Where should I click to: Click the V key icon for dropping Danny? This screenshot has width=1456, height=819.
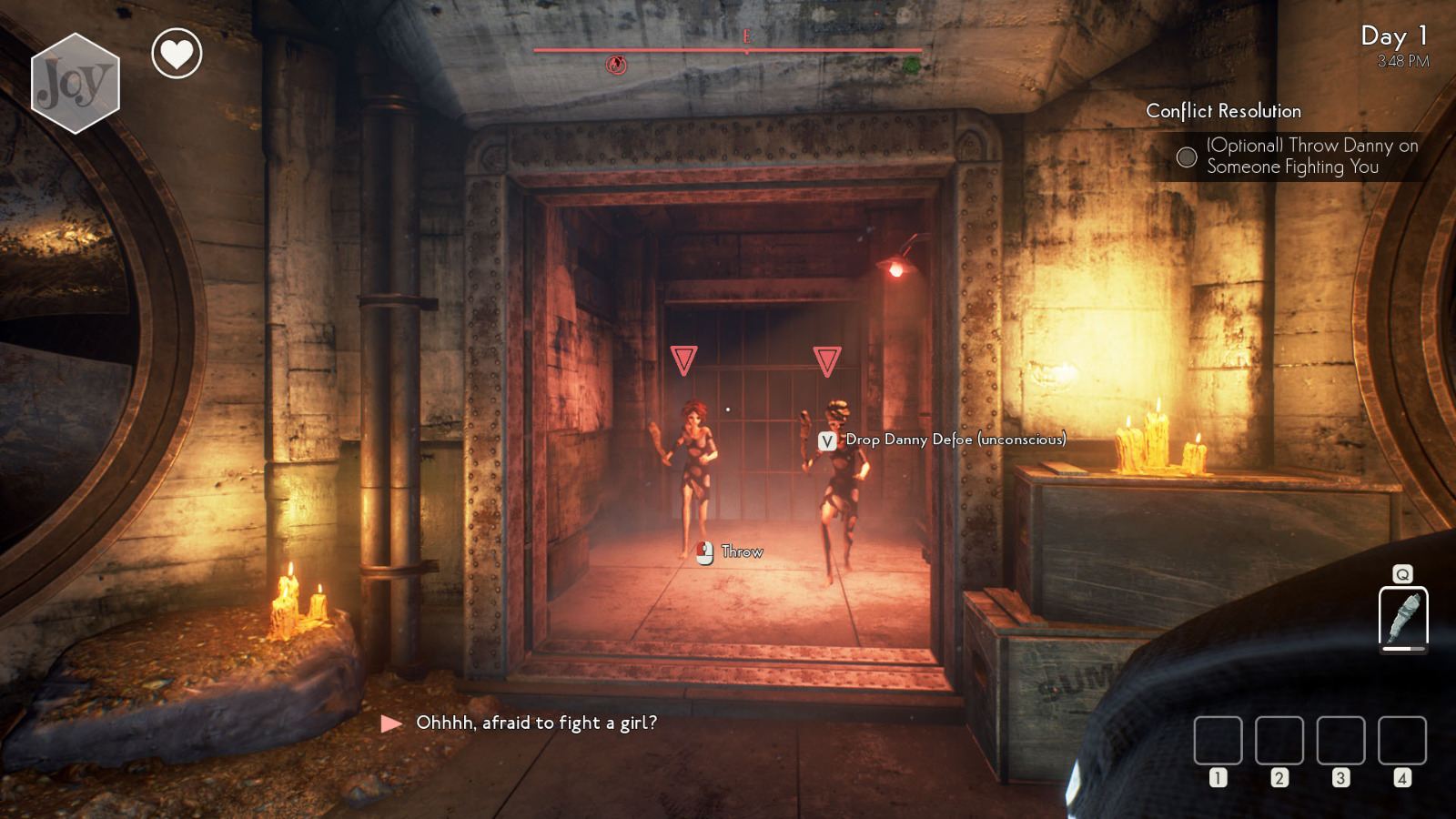[826, 440]
